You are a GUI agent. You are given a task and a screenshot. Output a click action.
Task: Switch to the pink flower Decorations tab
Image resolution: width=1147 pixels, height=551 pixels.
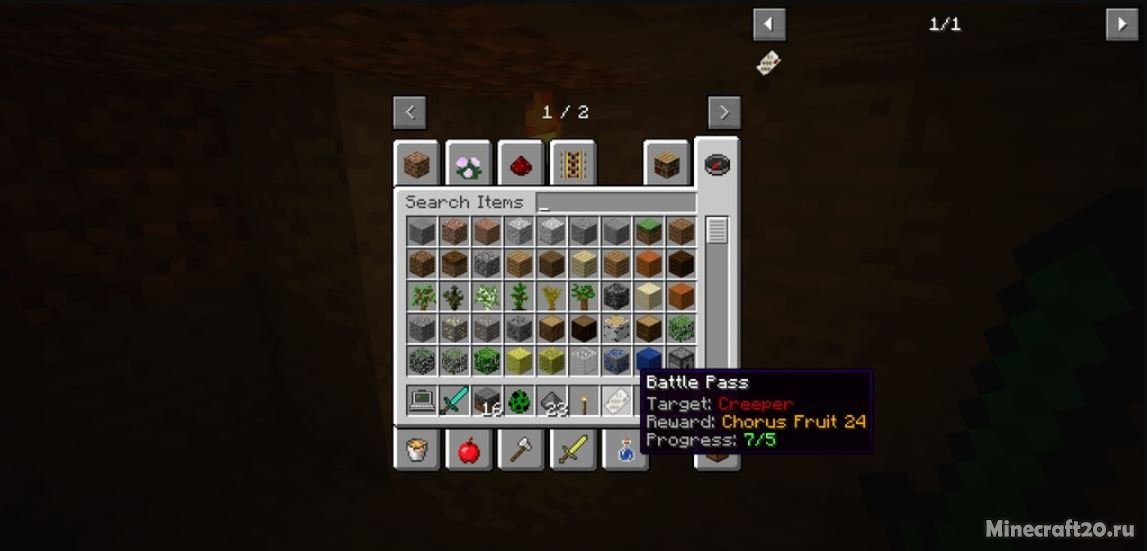pos(468,163)
